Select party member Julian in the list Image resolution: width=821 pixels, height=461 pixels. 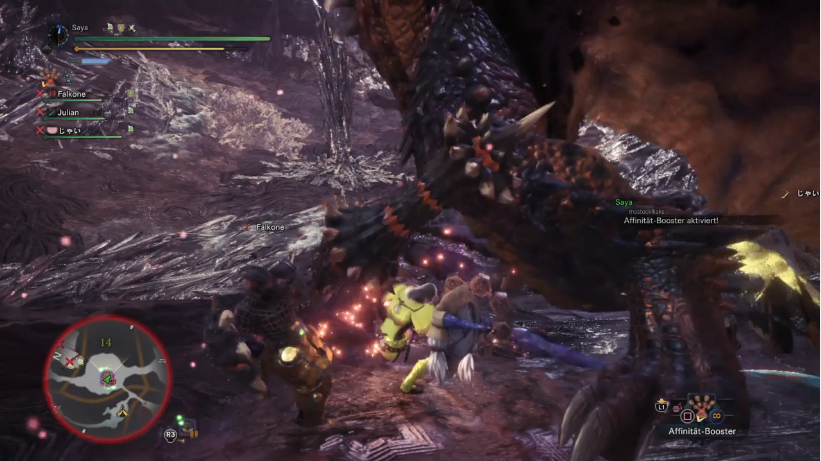68,112
